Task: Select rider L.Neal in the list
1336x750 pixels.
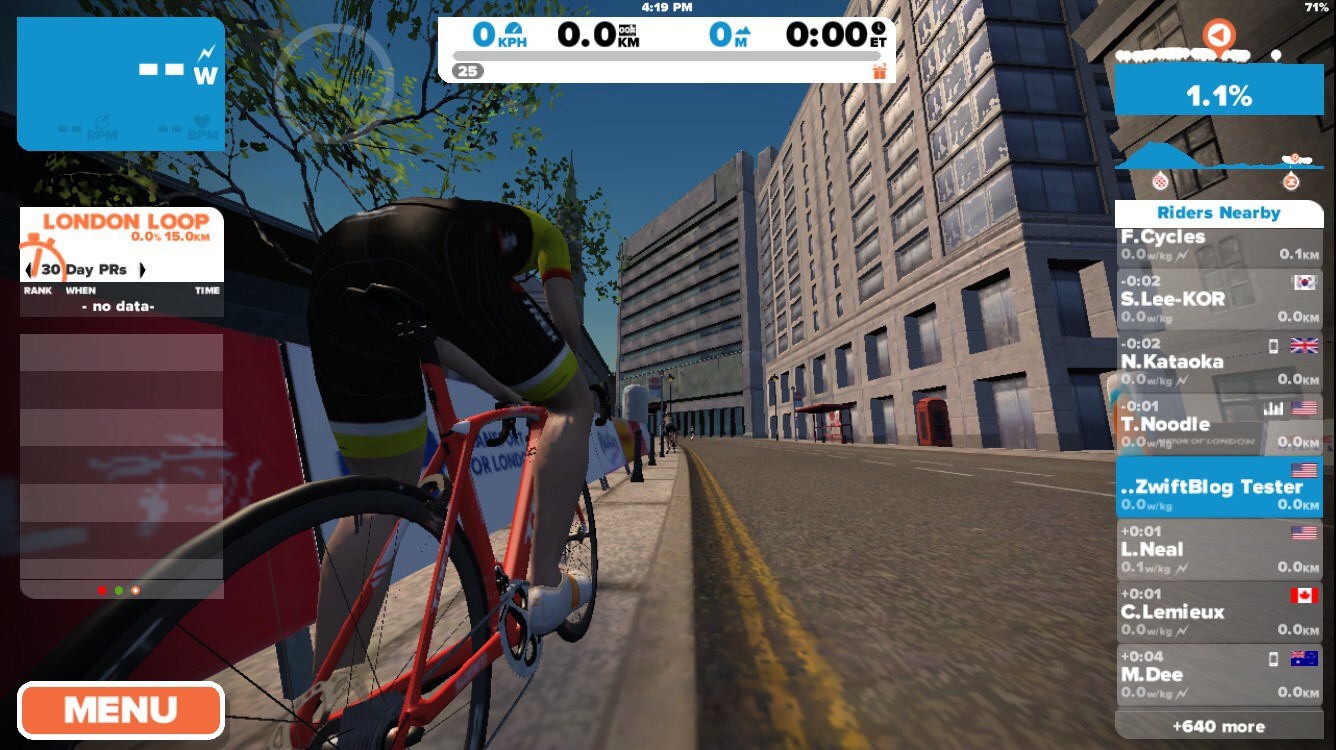Action: 1218,549
